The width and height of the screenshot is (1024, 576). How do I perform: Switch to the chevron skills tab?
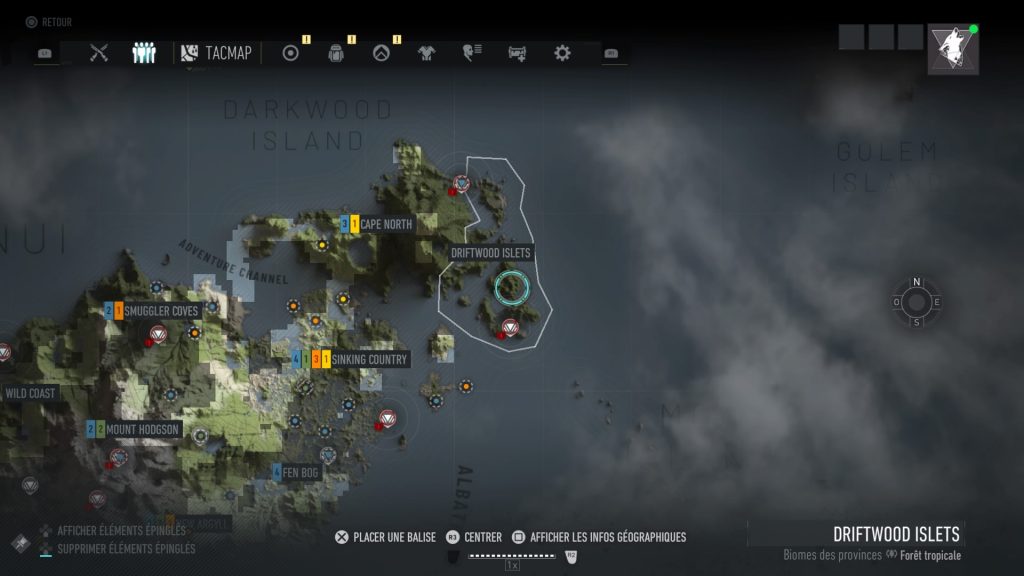click(x=381, y=53)
